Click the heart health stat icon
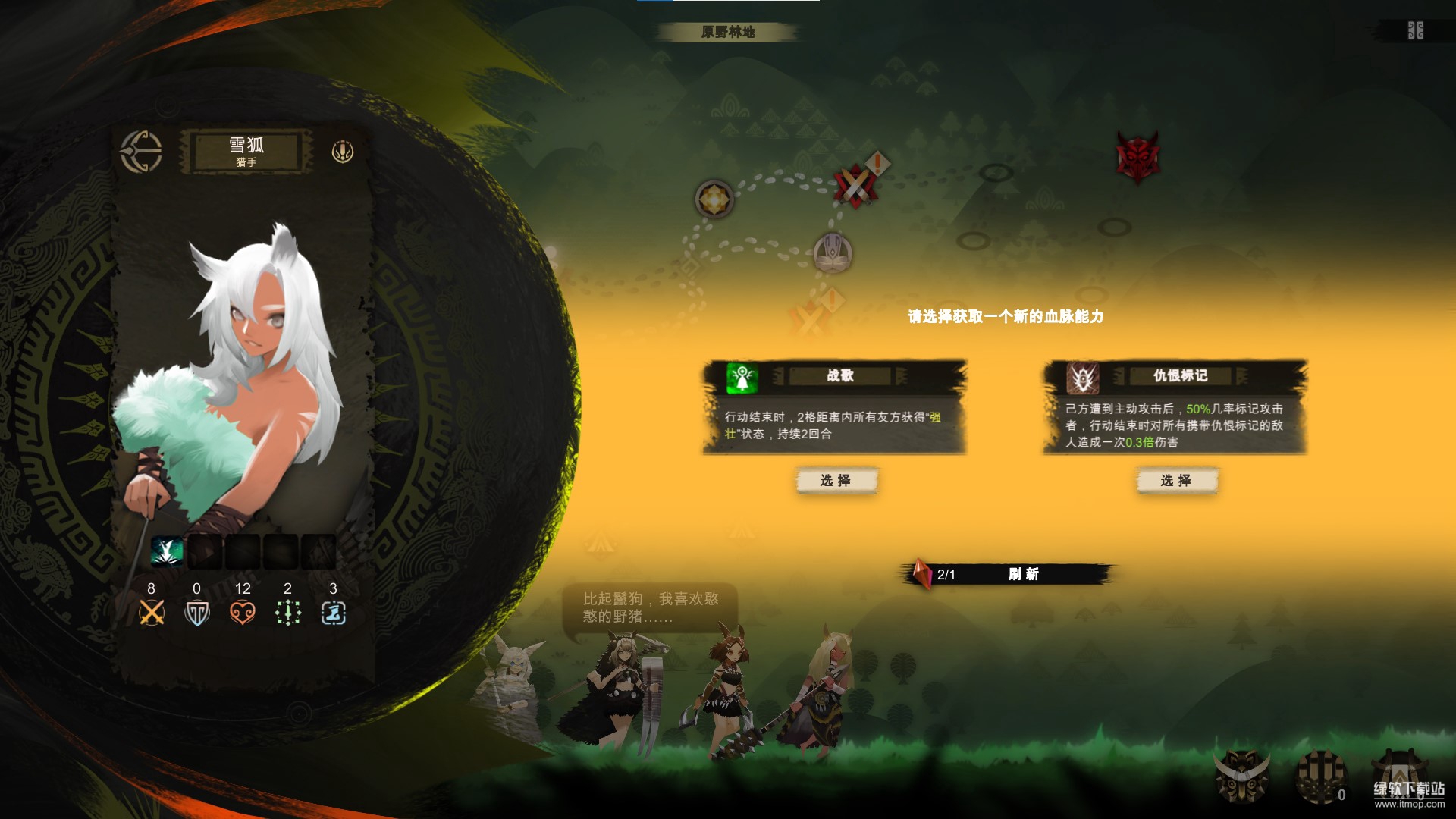Viewport: 1456px width, 819px height. click(x=243, y=612)
